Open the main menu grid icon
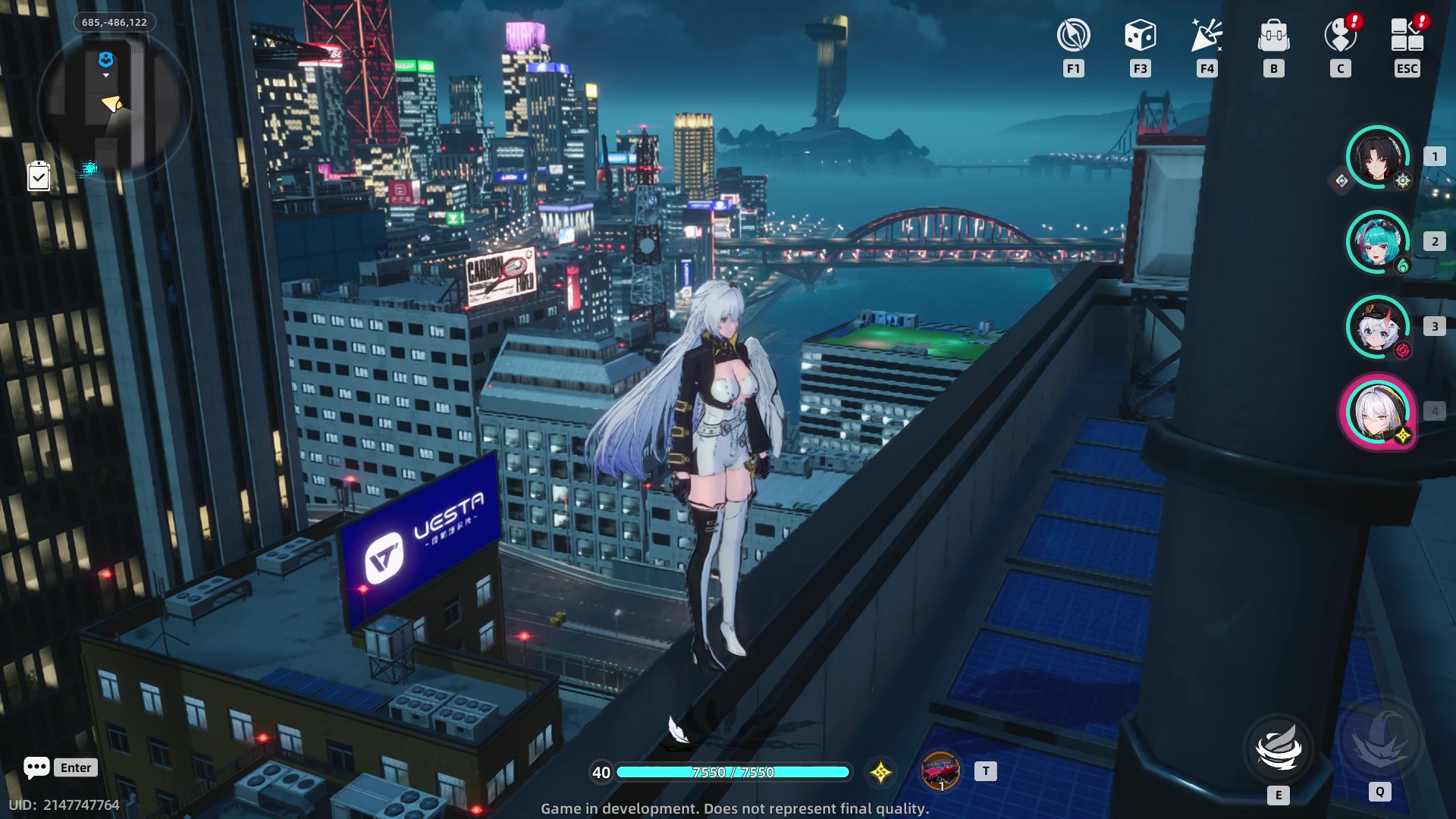Screen dimensions: 1456x819 1407,36
